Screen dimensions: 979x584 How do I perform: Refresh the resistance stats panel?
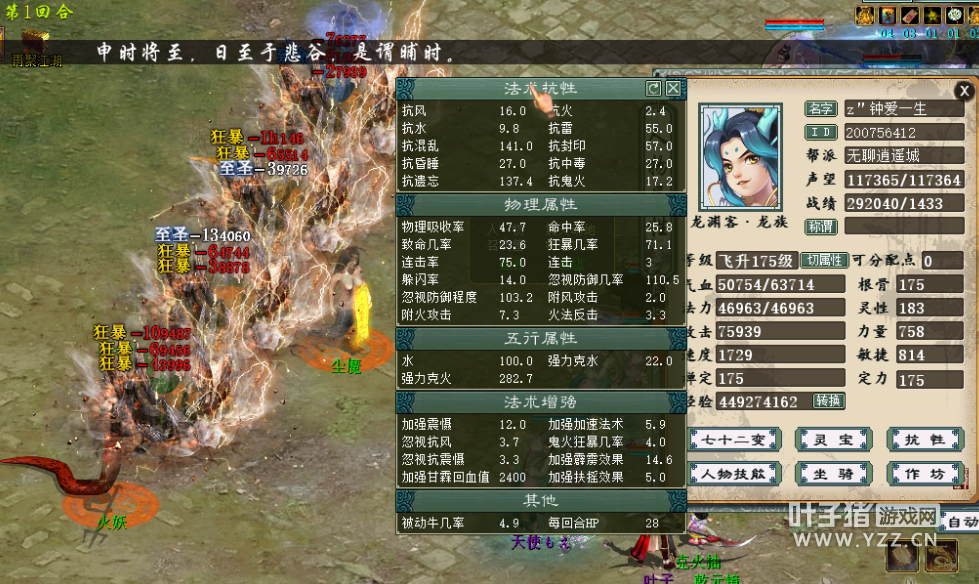(654, 88)
